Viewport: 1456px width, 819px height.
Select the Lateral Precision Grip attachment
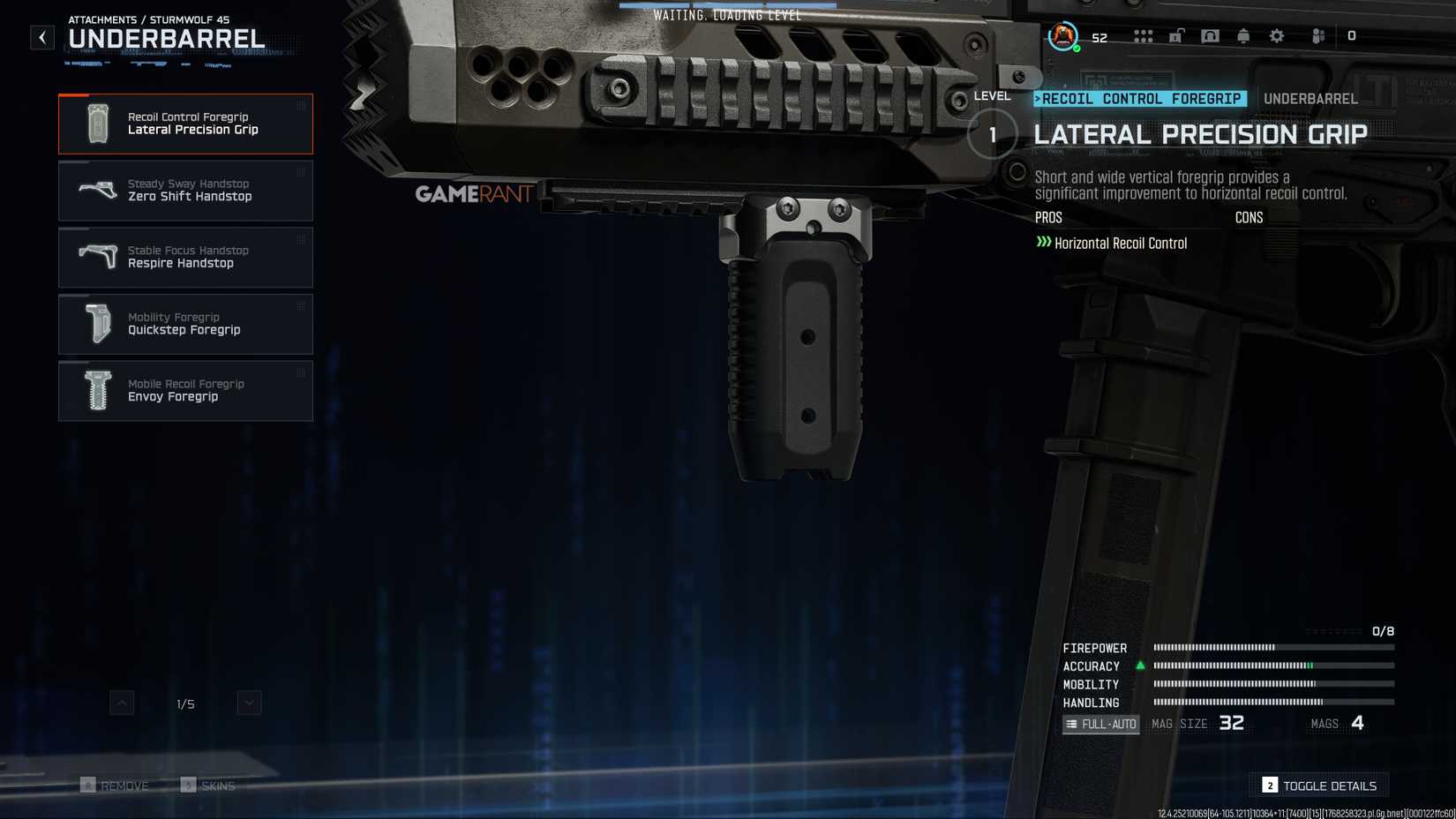click(x=185, y=124)
